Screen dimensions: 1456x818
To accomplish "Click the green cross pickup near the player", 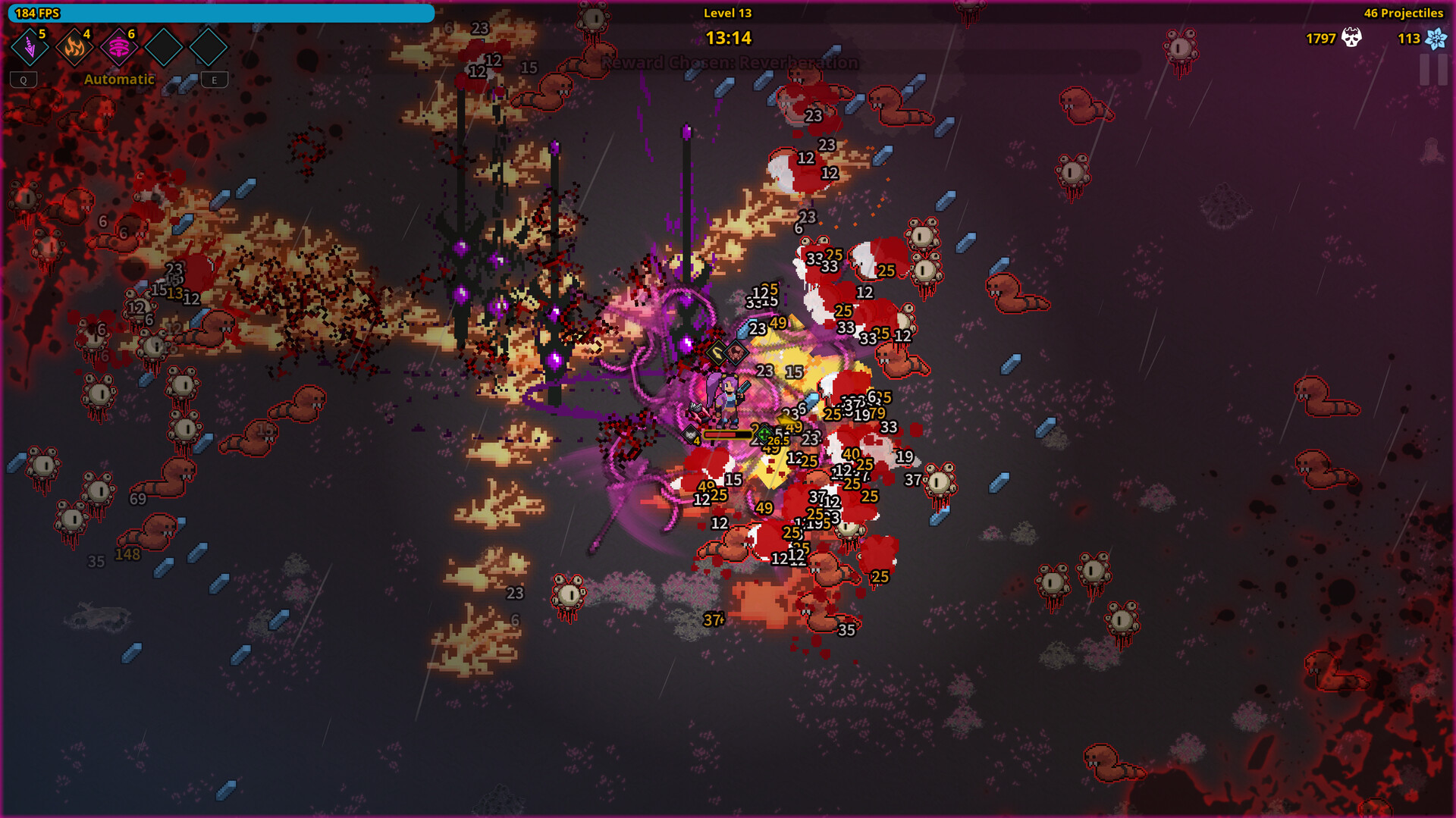I will [764, 434].
